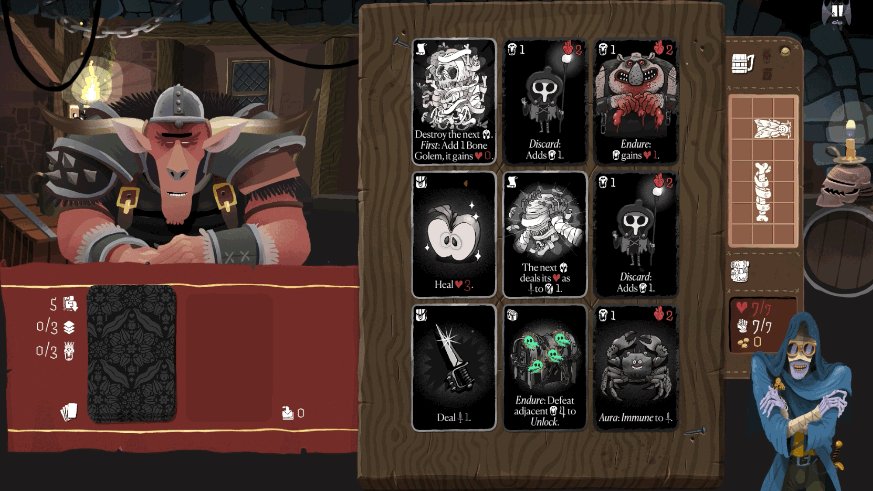Screen dimensions: 873x491
Task: Click the face-down draw deck
Action: (131, 353)
